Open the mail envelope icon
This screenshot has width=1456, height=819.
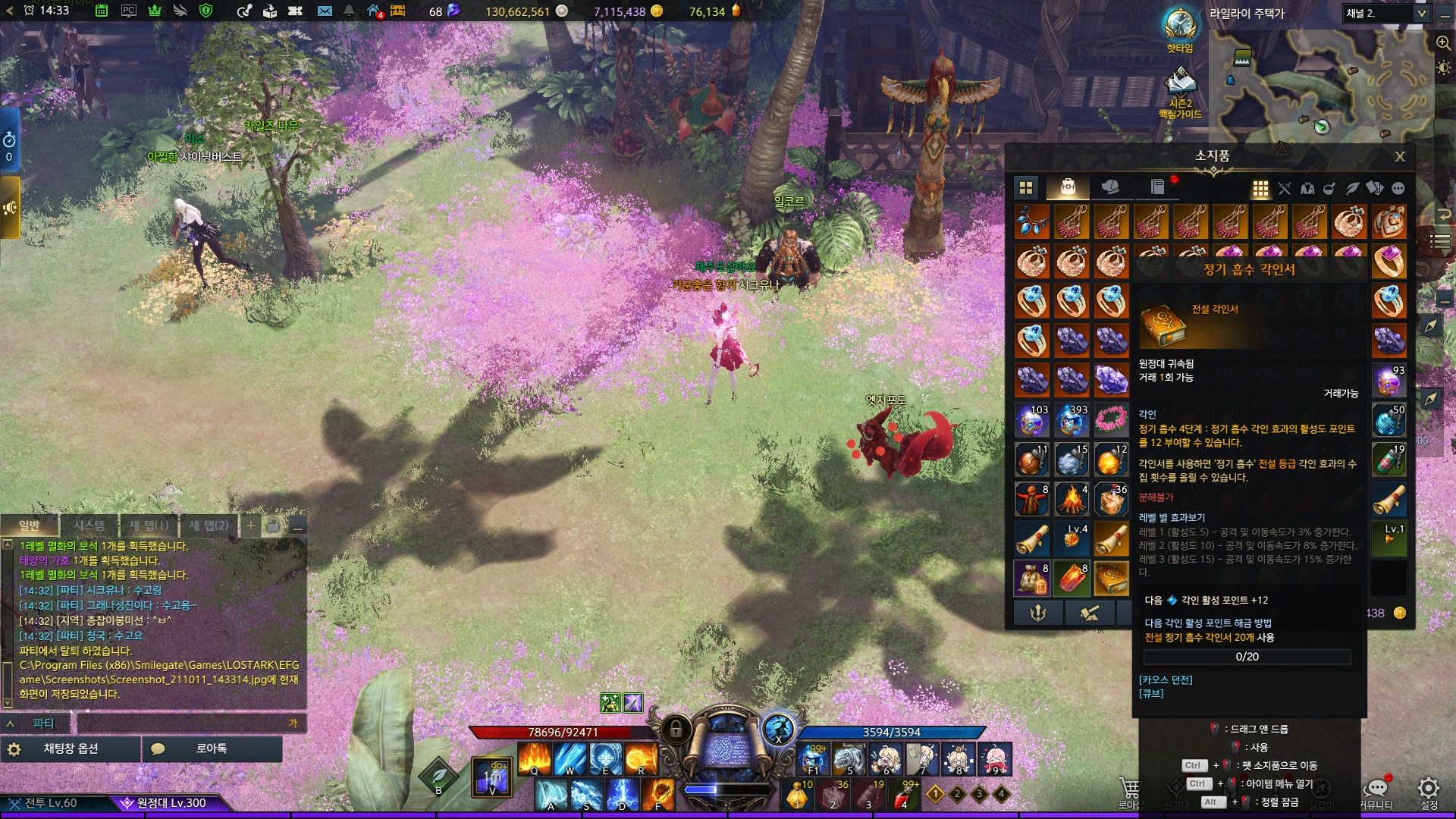[x=325, y=11]
